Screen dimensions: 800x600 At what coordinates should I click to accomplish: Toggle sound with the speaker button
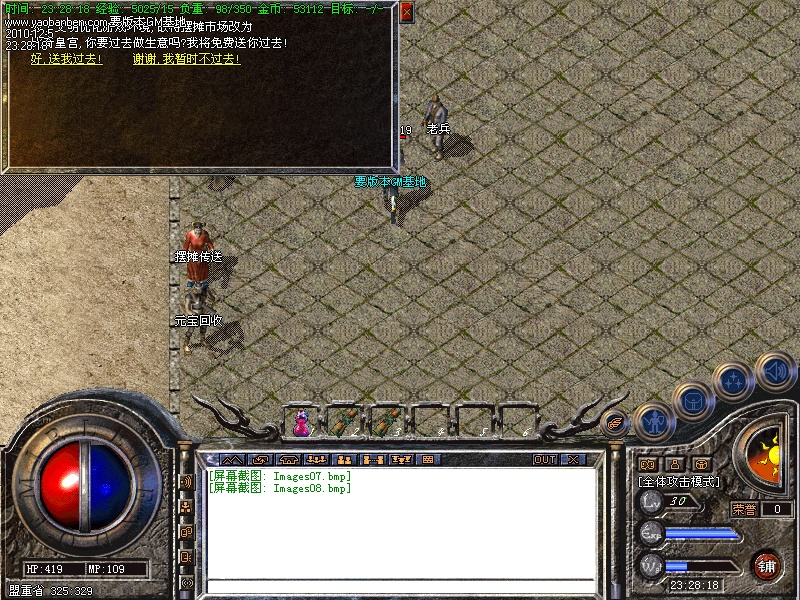tap(774, 371)
